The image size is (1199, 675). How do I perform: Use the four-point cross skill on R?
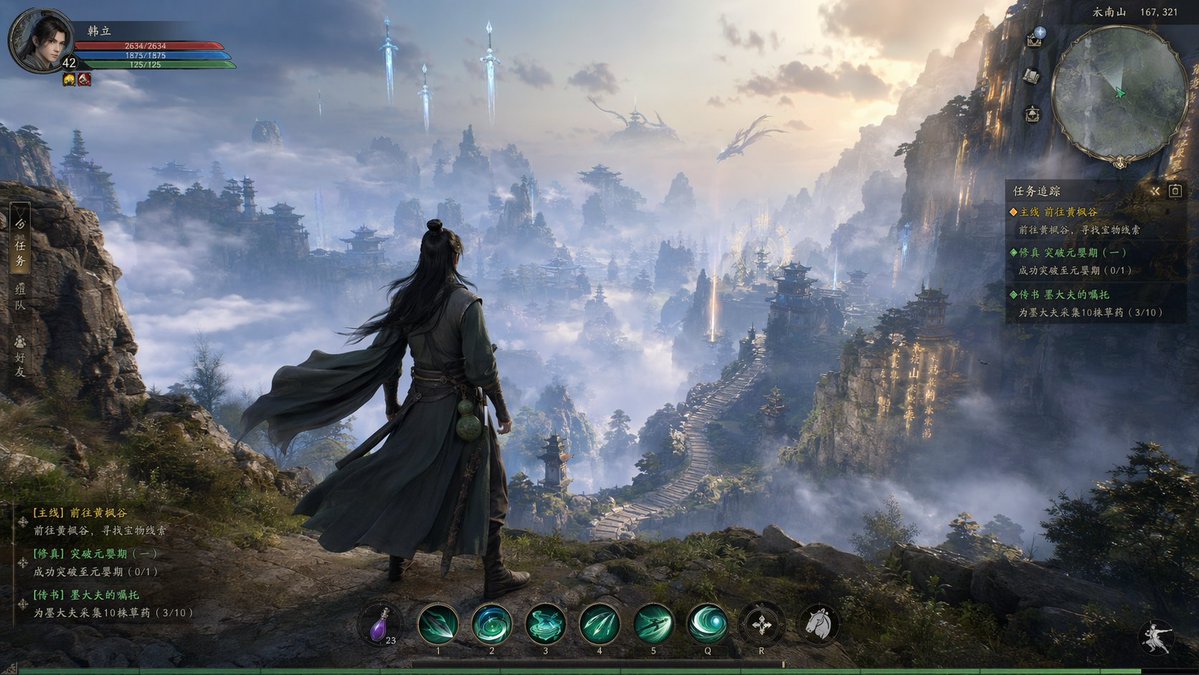pos(762,623)
